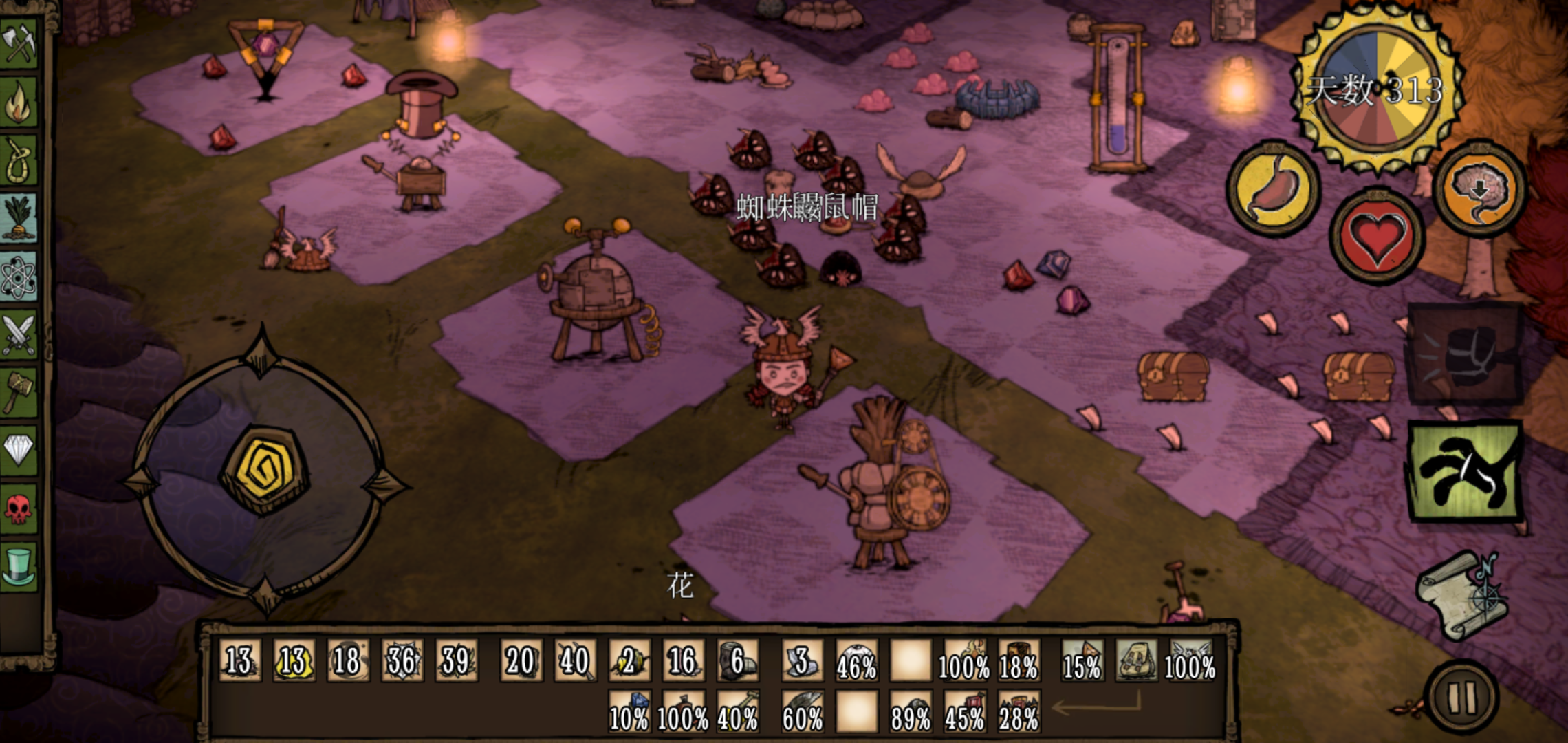1568x743 pixels.
Task: Select the eyeball hat at 46%
Action: [856, 660]
